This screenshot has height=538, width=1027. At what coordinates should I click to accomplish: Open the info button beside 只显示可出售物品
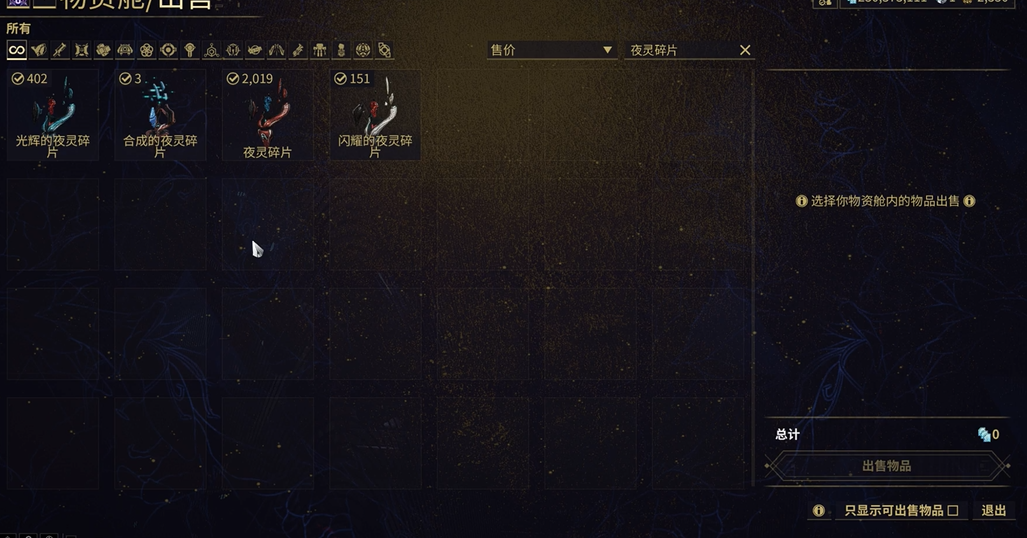coord(819,511)
